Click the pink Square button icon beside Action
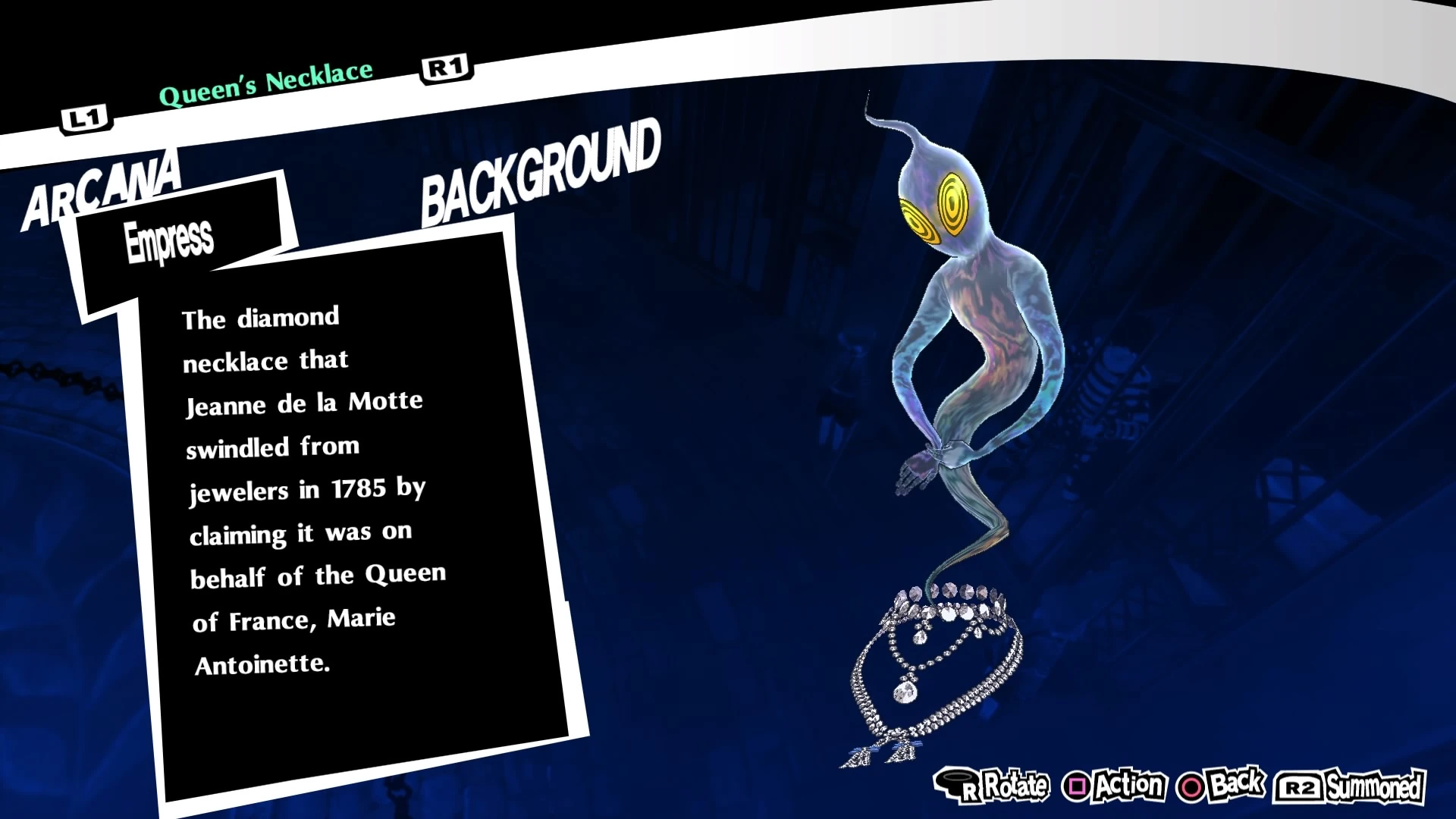 pos(1076,786)
